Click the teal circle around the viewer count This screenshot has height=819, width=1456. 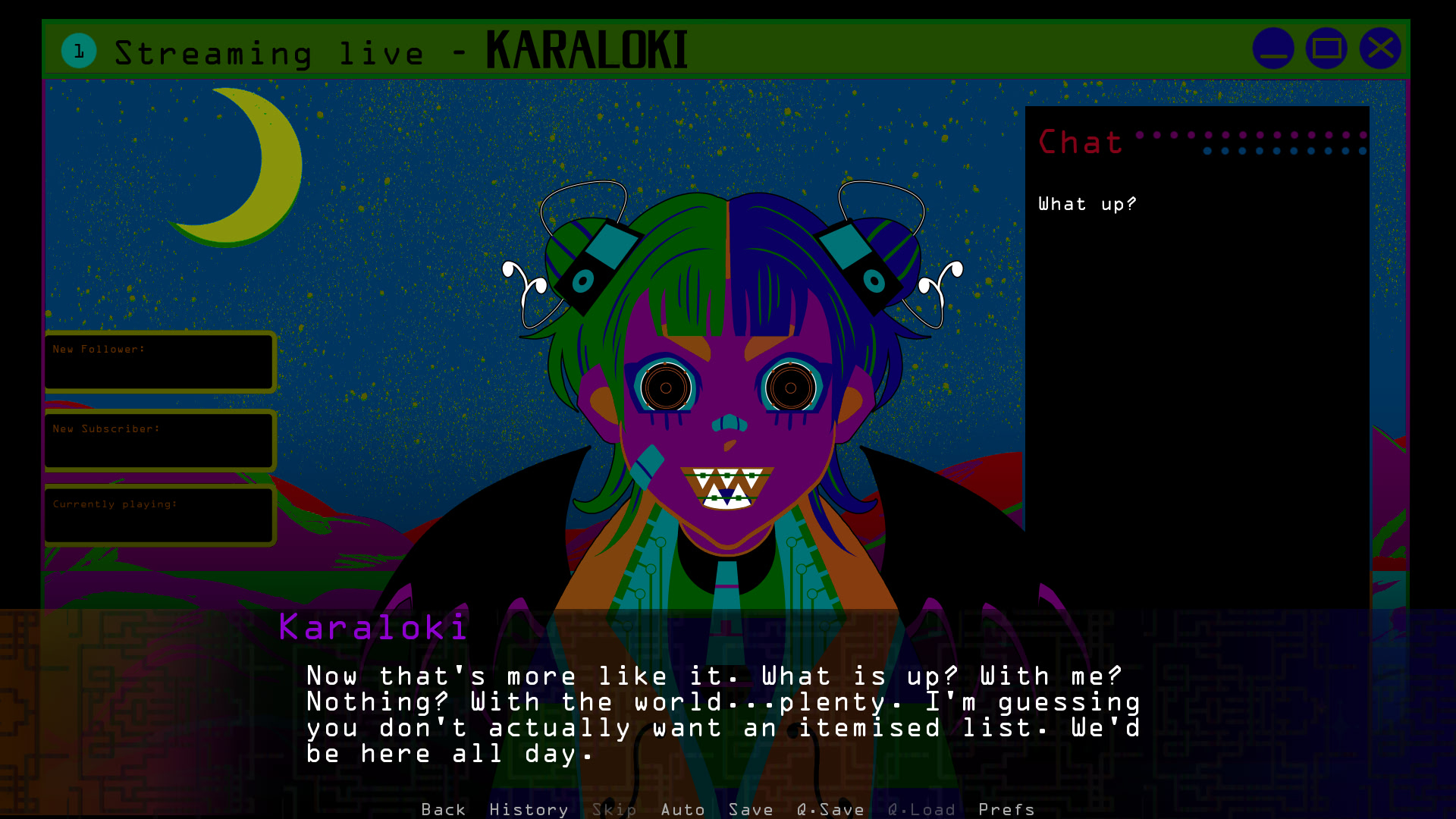(78, 51)
